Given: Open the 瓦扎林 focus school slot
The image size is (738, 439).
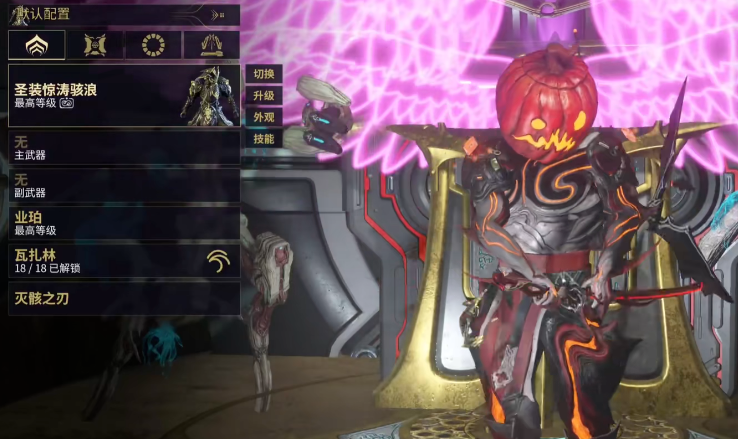Looking at the screenshot, I should click(x=123, y=261).
